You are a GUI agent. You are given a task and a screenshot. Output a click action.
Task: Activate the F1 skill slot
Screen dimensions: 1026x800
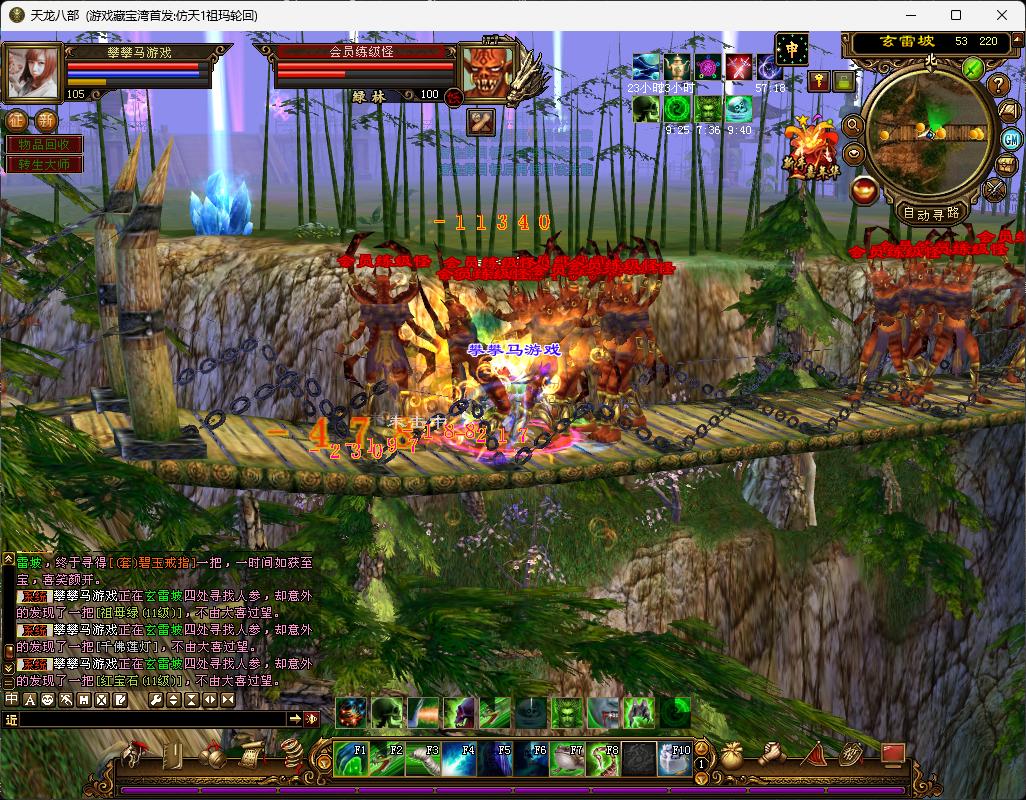click(x=351, y=759)
